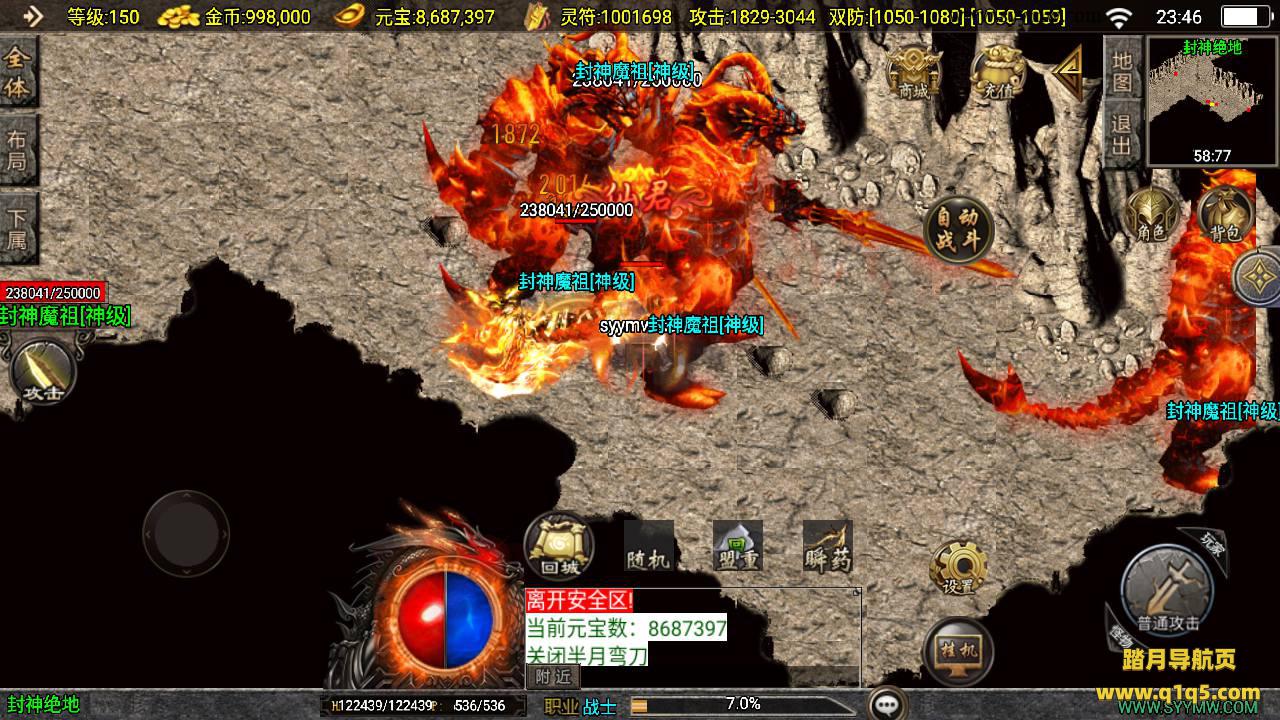This screenshot has width=1280, height=720.
Task: Open the 封神绝地 minimap
Action: (x=1212, y=100)
